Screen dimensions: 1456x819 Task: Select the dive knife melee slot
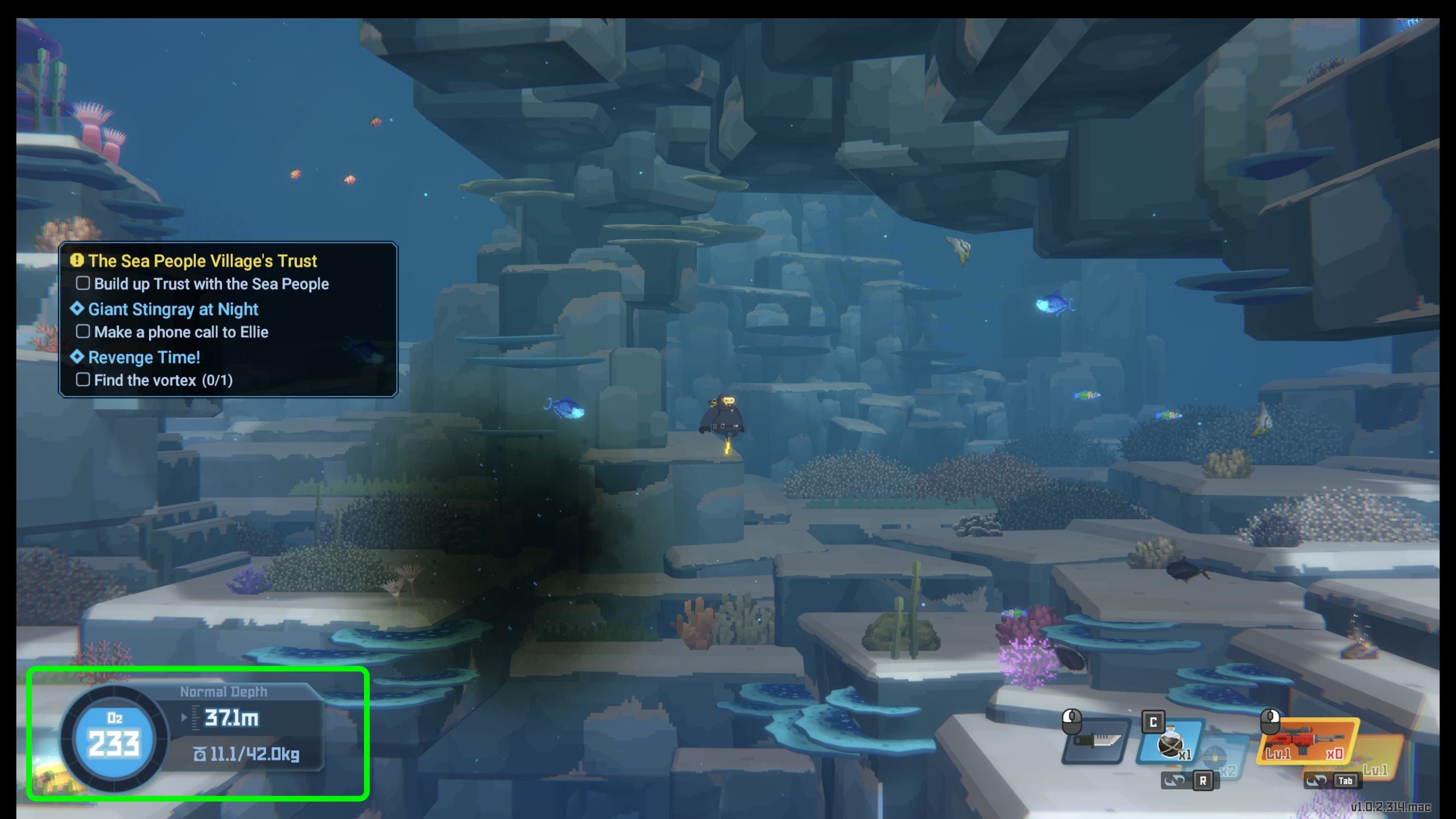click(x=1095, y=741)
